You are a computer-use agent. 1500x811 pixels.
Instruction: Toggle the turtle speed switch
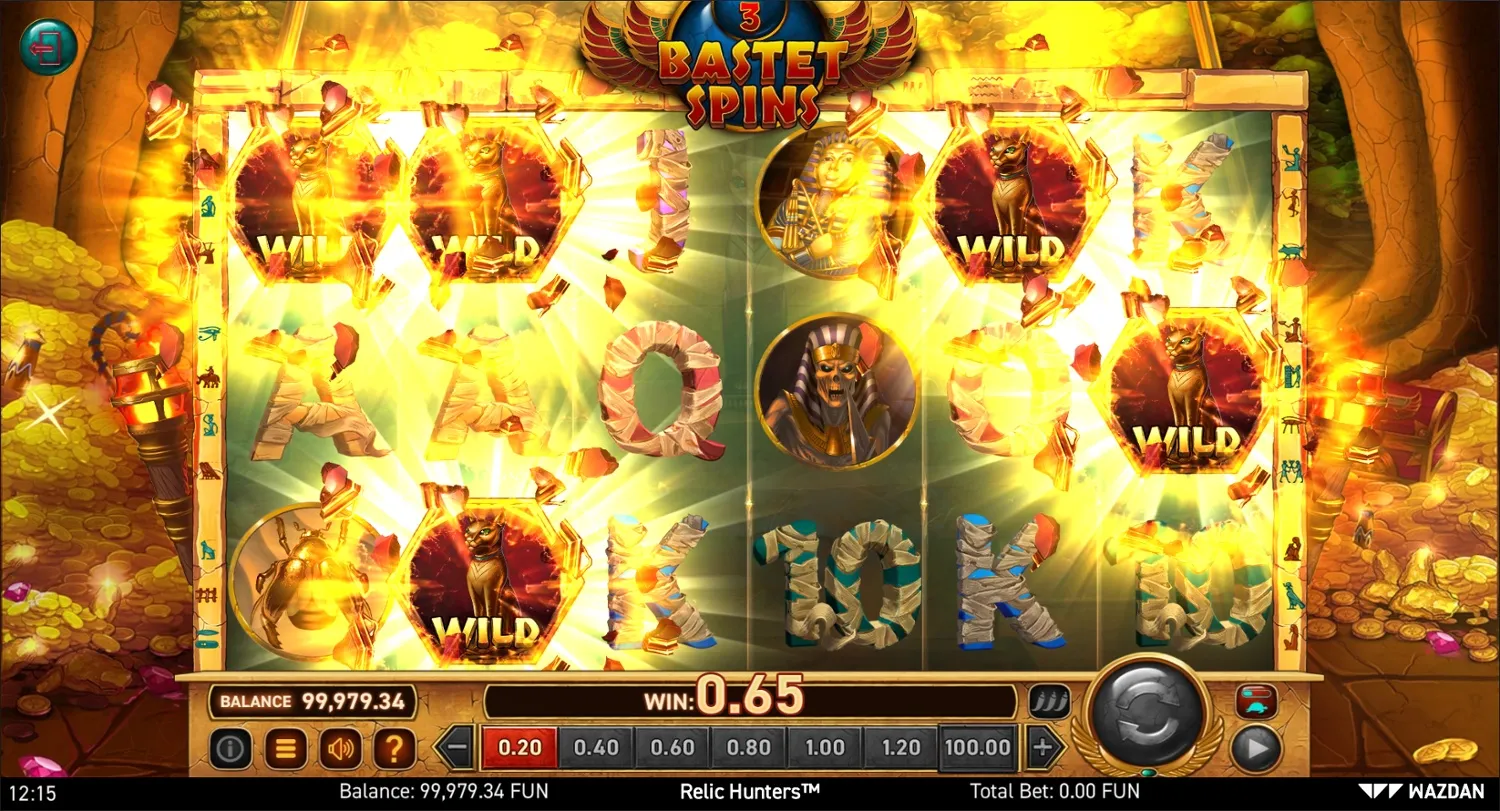click(1258, 700)
